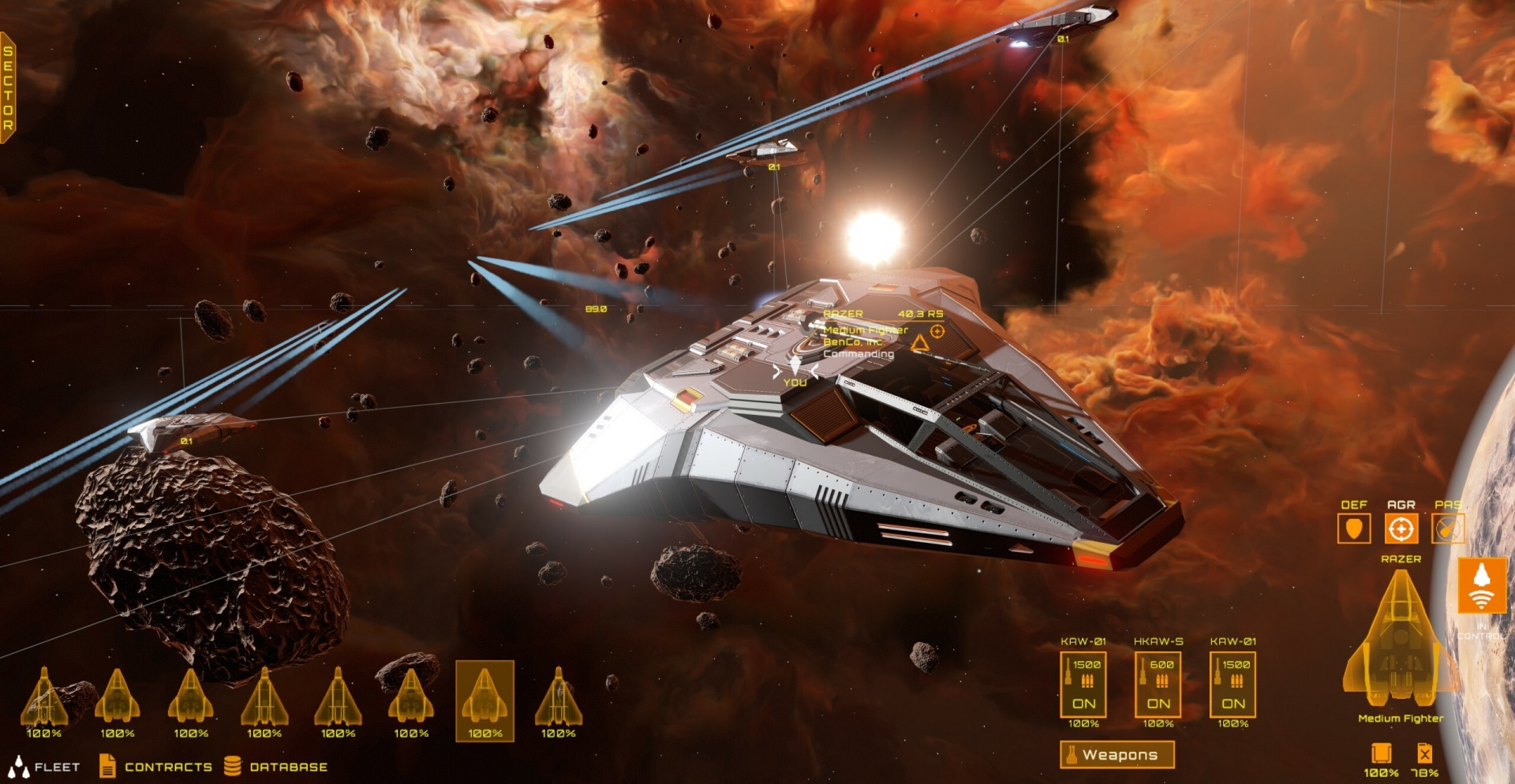Select the last ship in the fleet bar
The height and width of the screenshot is (784, 1515).
558,700
